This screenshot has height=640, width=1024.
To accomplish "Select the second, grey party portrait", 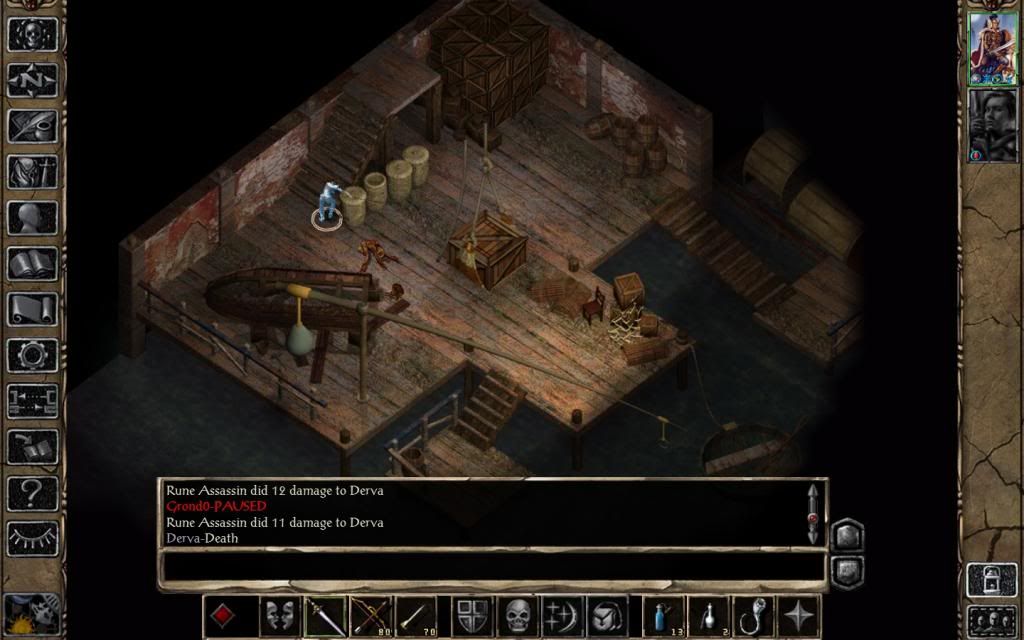I will tap(992, 125).
